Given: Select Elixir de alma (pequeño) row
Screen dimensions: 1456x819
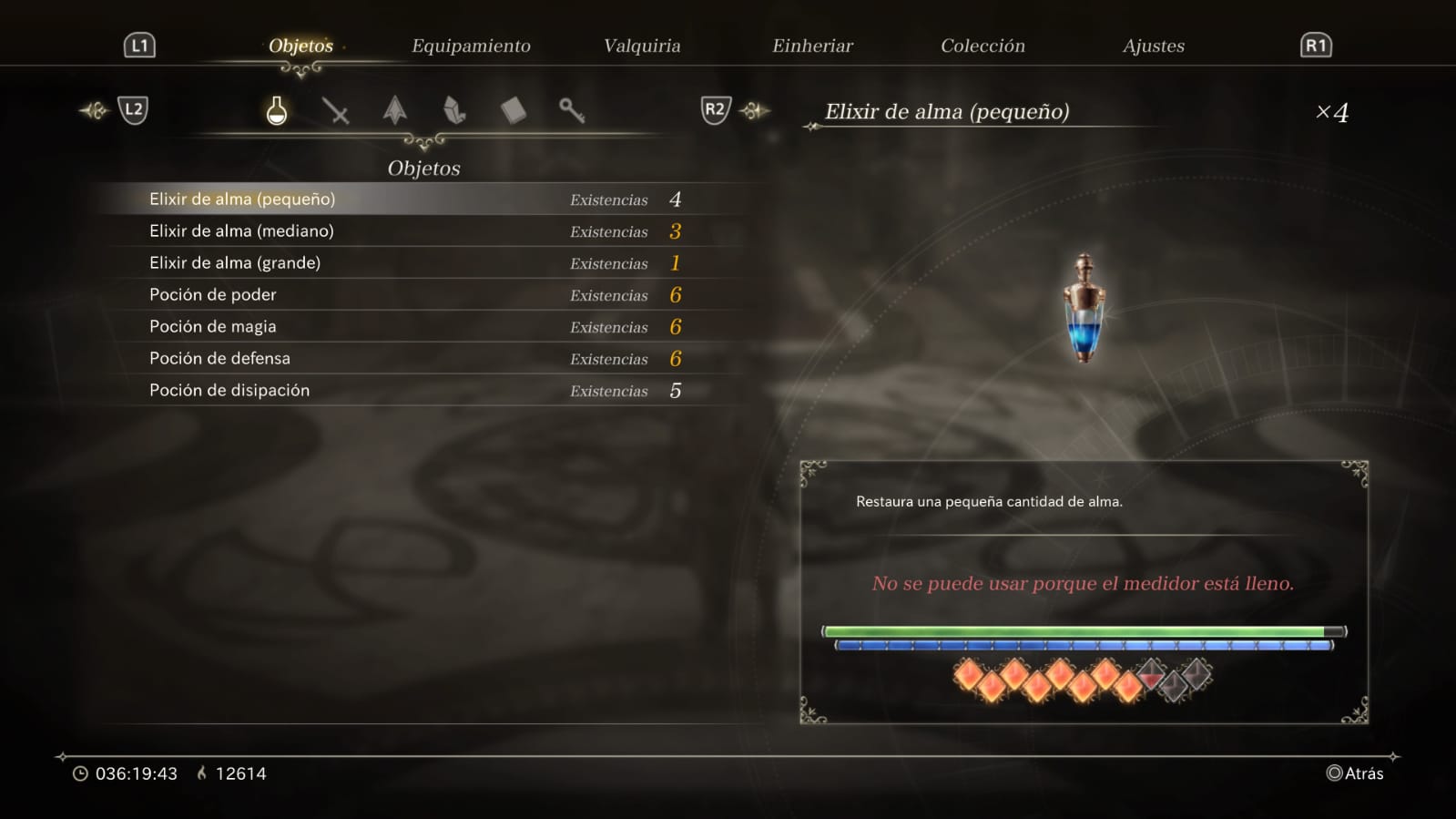Looking at the screenshot, I should tap(242, 199).
